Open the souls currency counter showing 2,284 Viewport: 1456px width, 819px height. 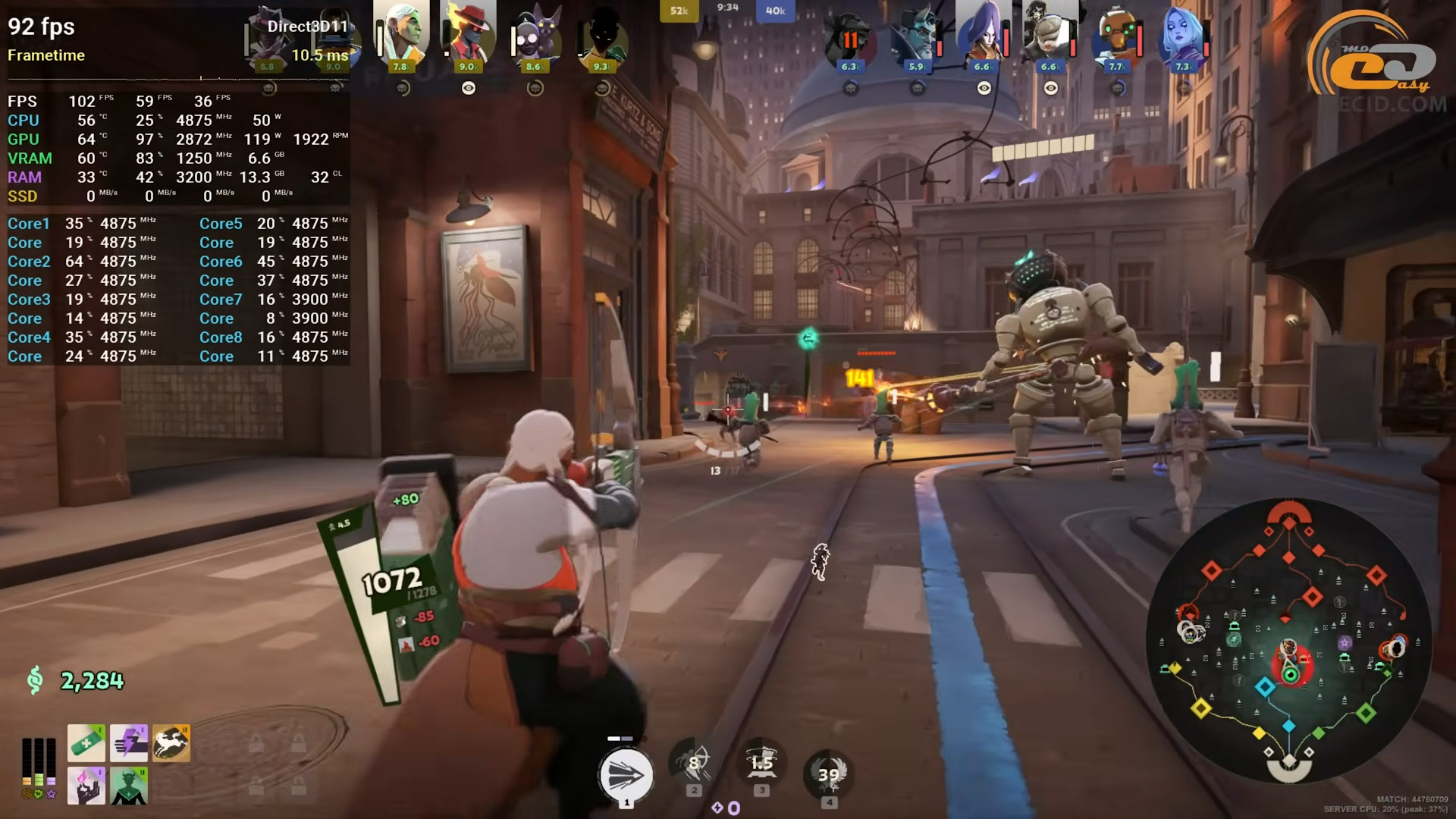(x=91, y=681)
